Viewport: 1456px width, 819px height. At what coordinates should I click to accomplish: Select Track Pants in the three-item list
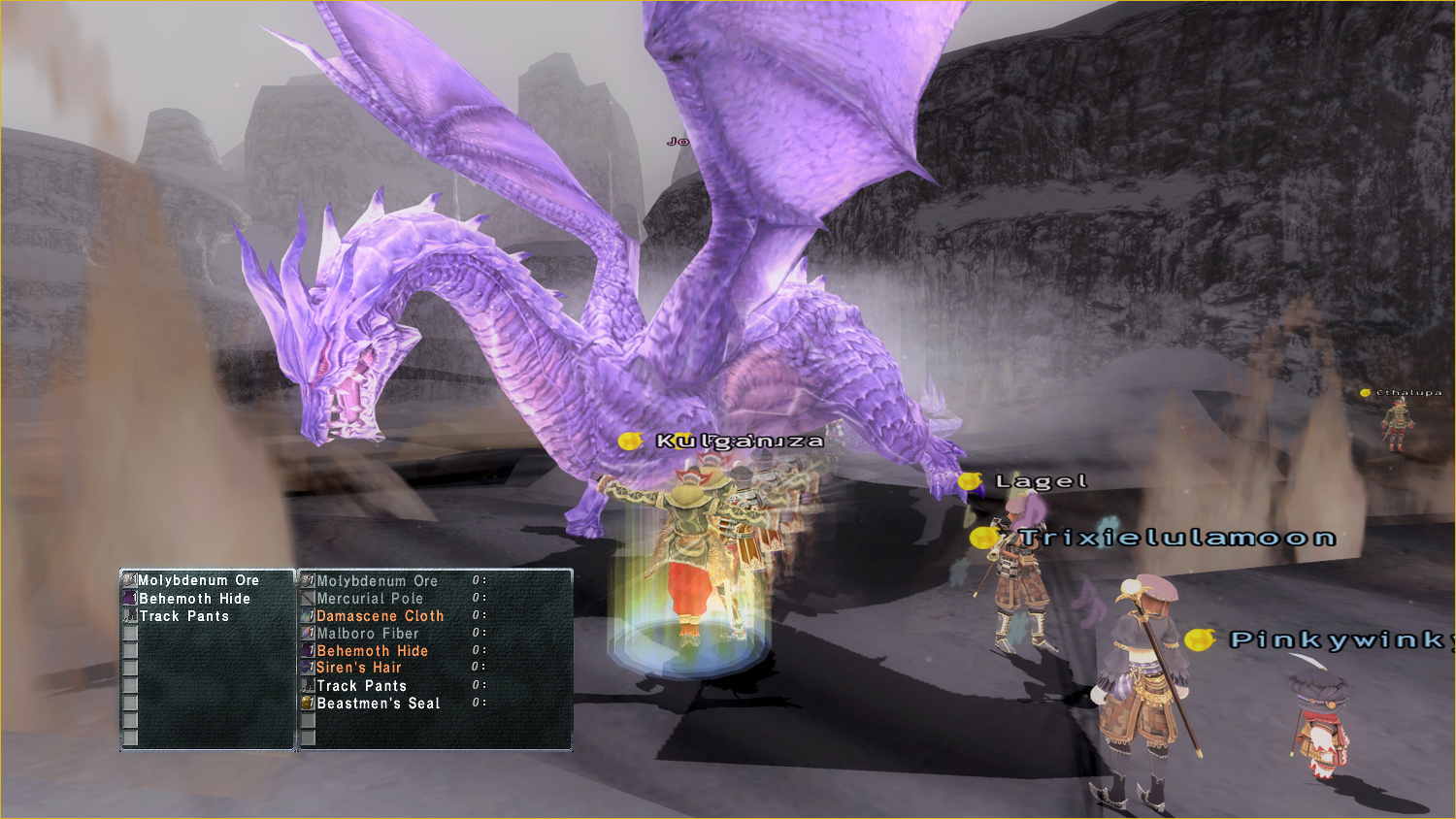184,616
